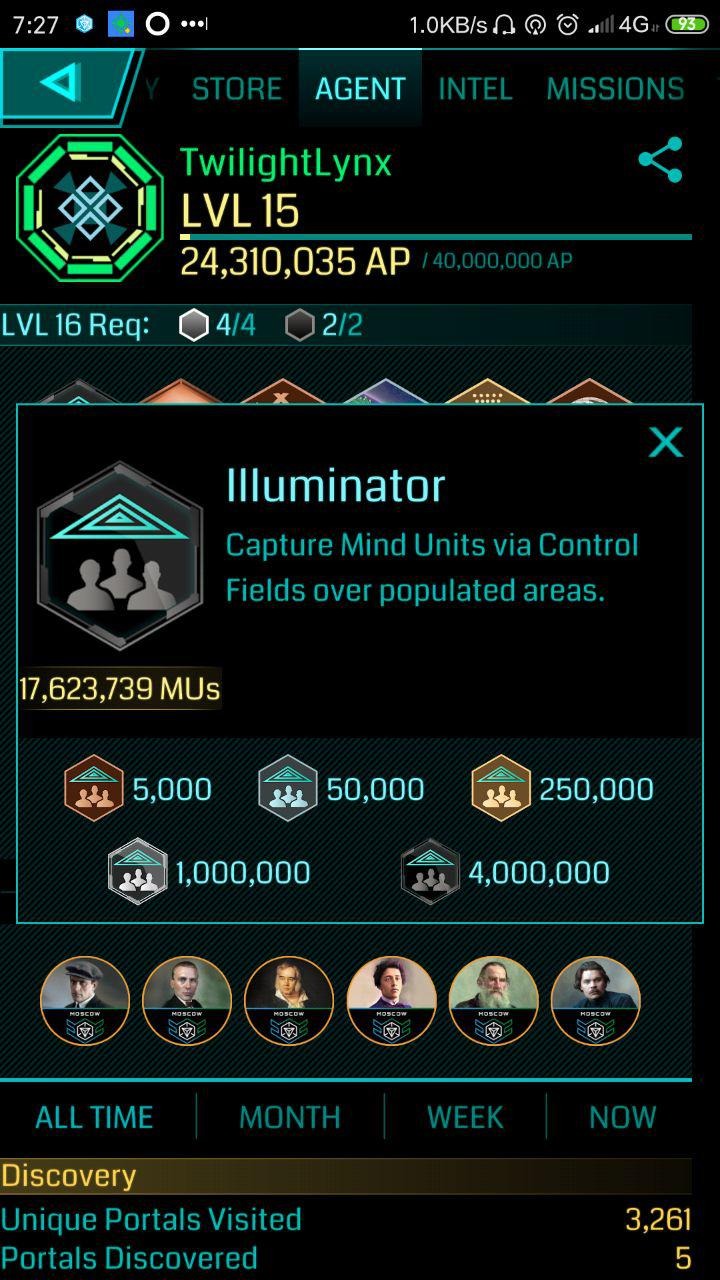Tap the back arrow button
720x1280 pixels.
pos(62,86)
